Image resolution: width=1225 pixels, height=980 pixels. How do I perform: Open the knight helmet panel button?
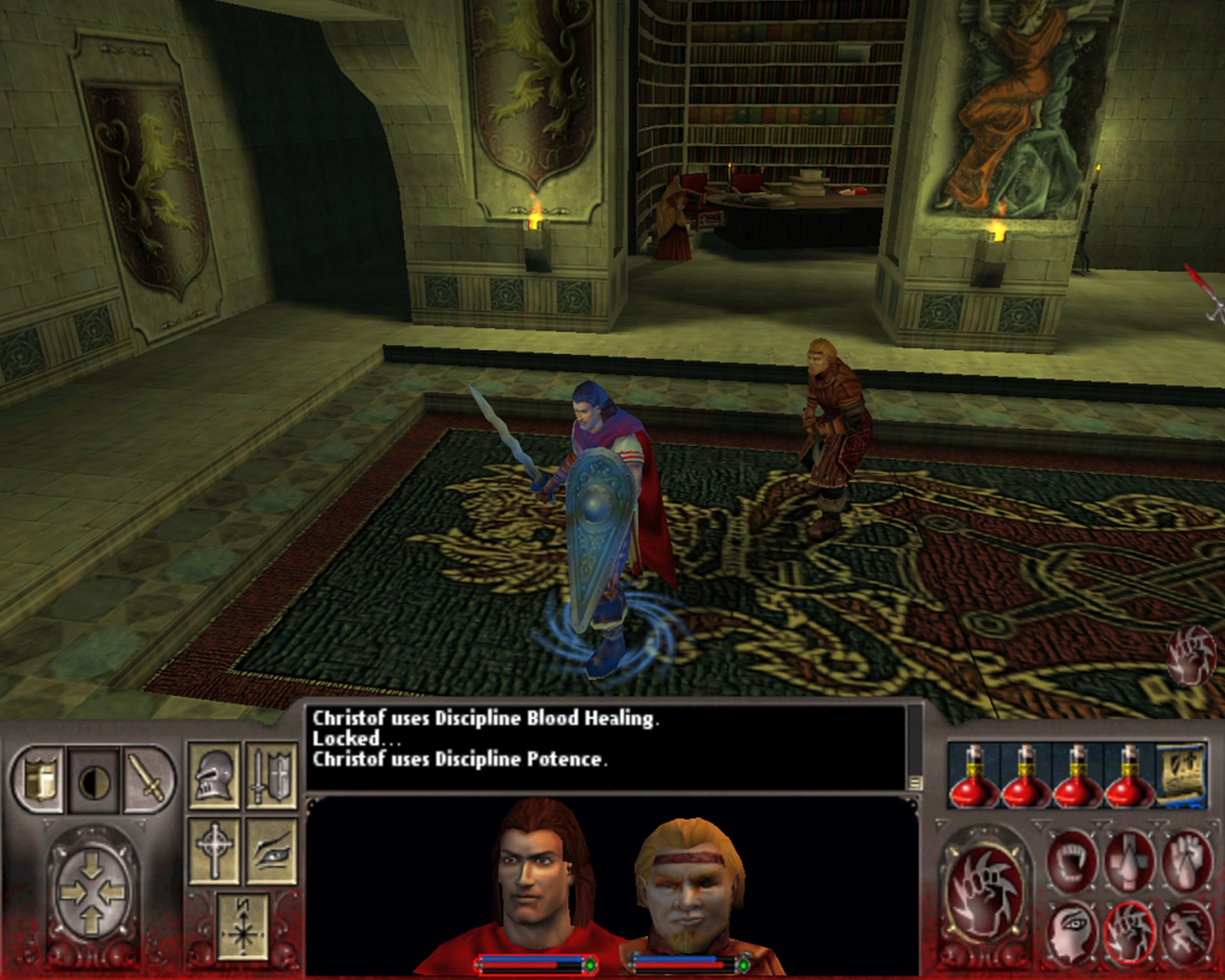214,776
